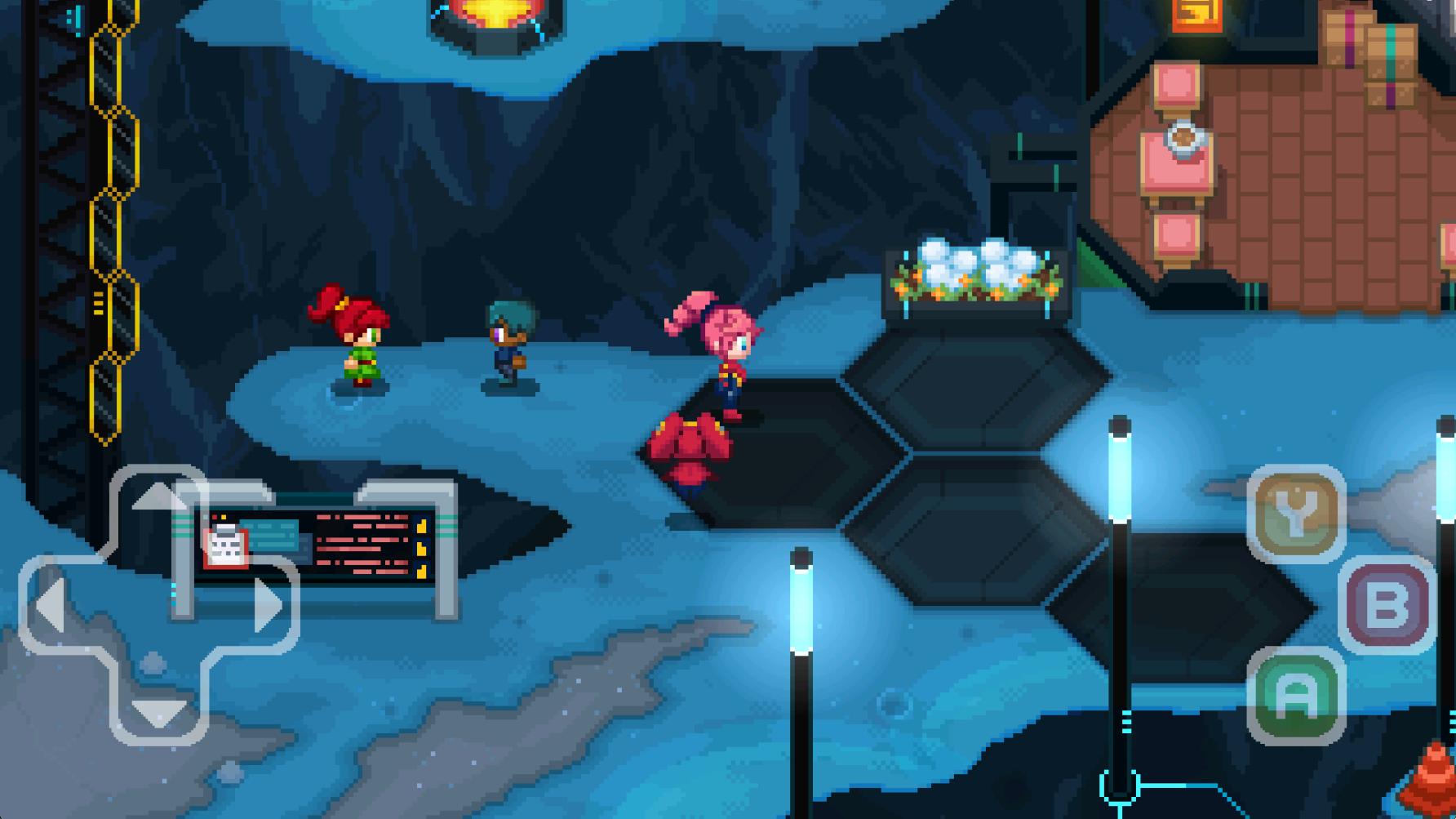
Task: Tap the D-pad left arrow
Action: [51, 605]
